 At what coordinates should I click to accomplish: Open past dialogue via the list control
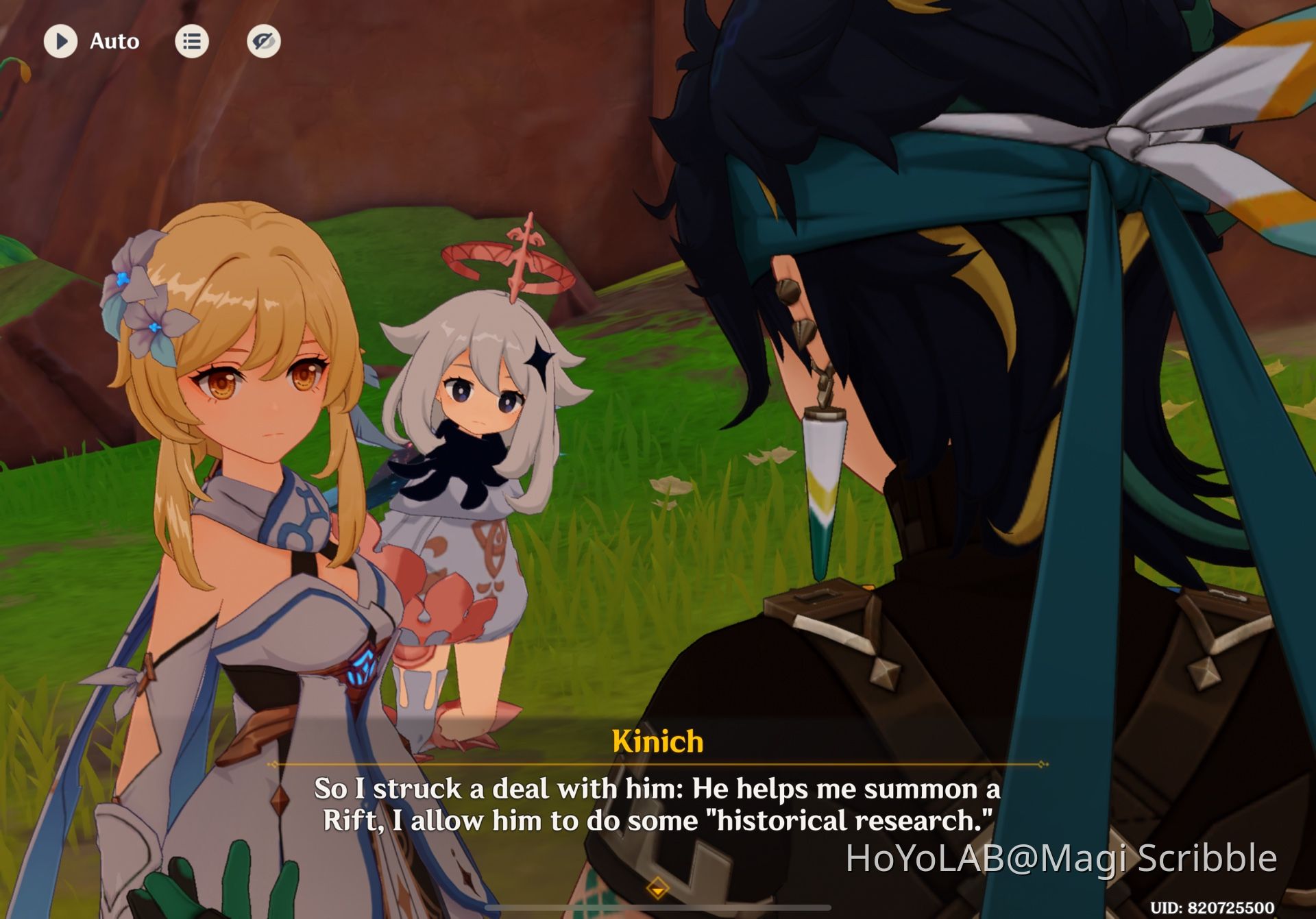point(191,41)
